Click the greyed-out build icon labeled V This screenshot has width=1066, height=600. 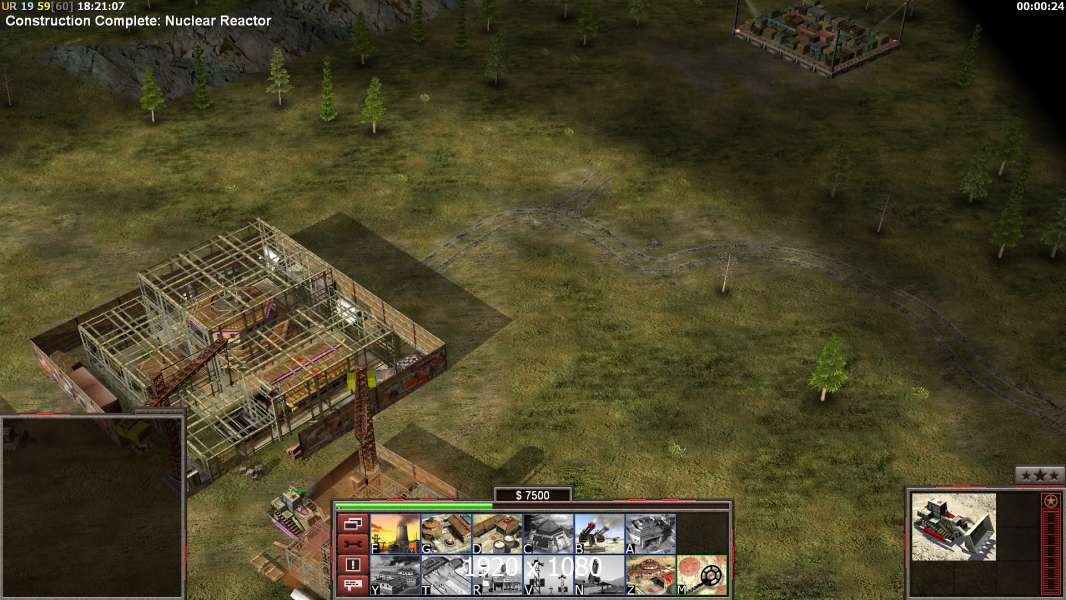tap(548, 575)
